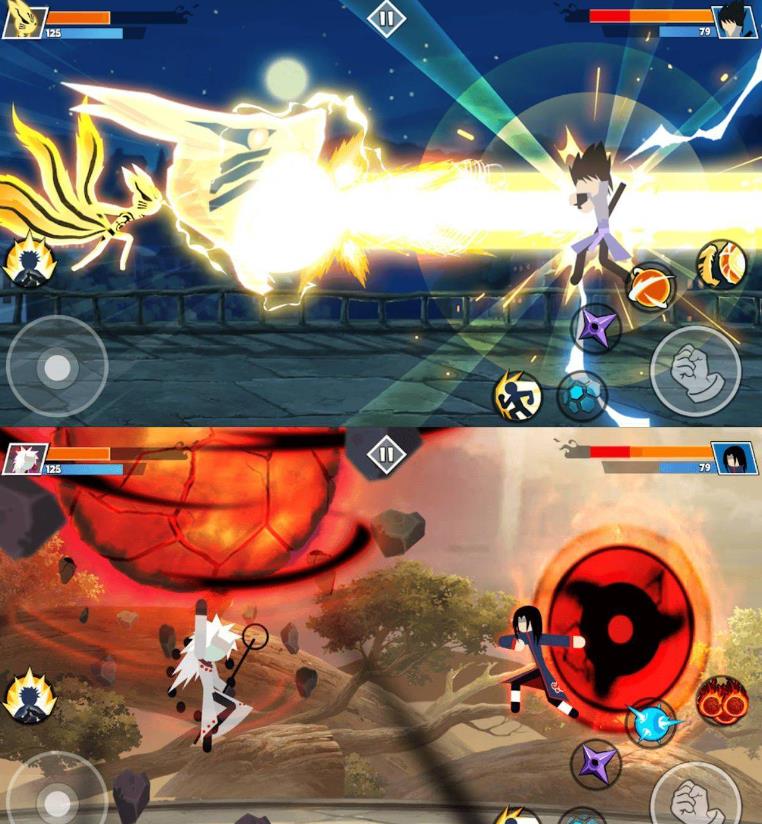Click the virtual joystick in the night arena
Image resolution: width=762 pixels, height=824 pixels.
pos(57,367)
